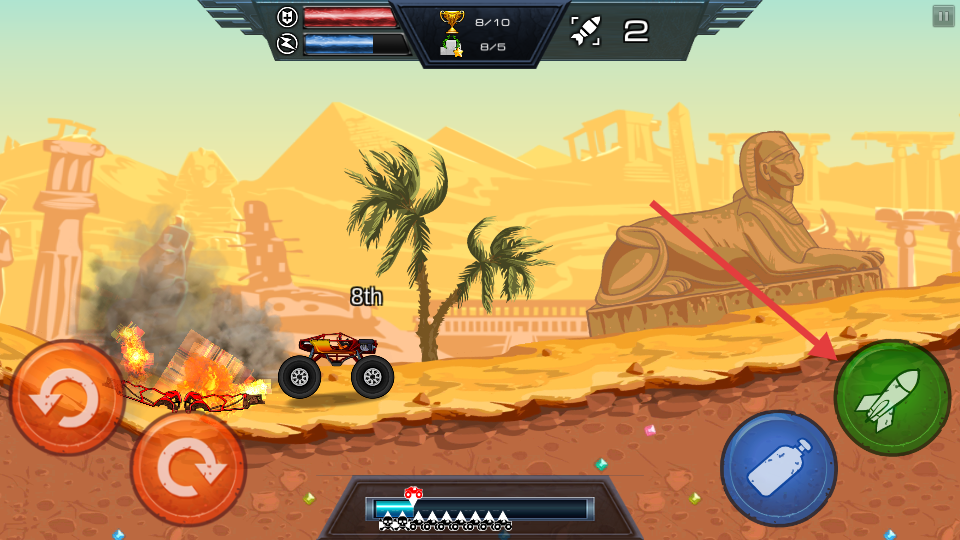The width and height of the screenshot is (960, 540).
Task: Rotate the truck with the clockwise arrow button
Action: point(188,468)
